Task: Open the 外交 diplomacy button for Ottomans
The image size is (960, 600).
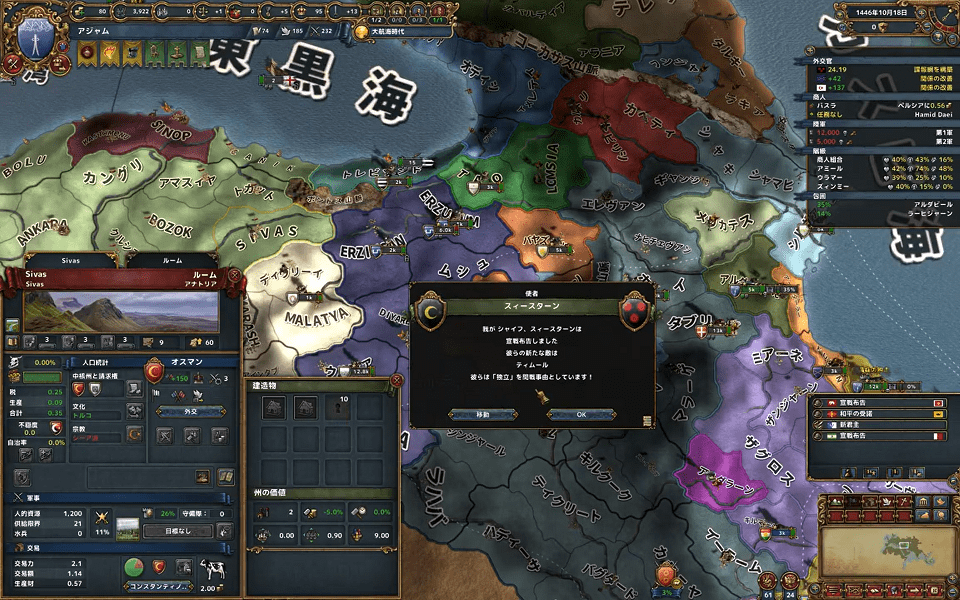Action: tap(189, 409)
